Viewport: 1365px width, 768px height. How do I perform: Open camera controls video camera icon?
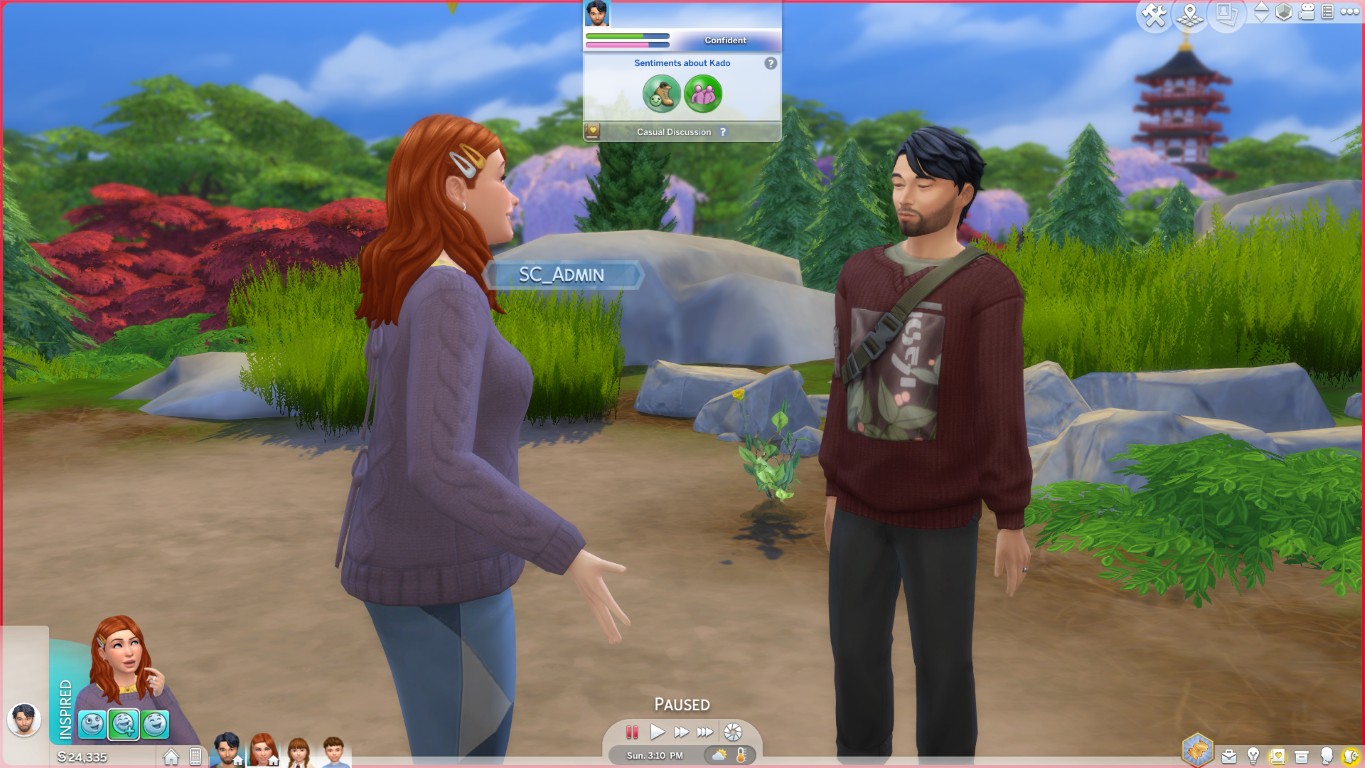1306,13
